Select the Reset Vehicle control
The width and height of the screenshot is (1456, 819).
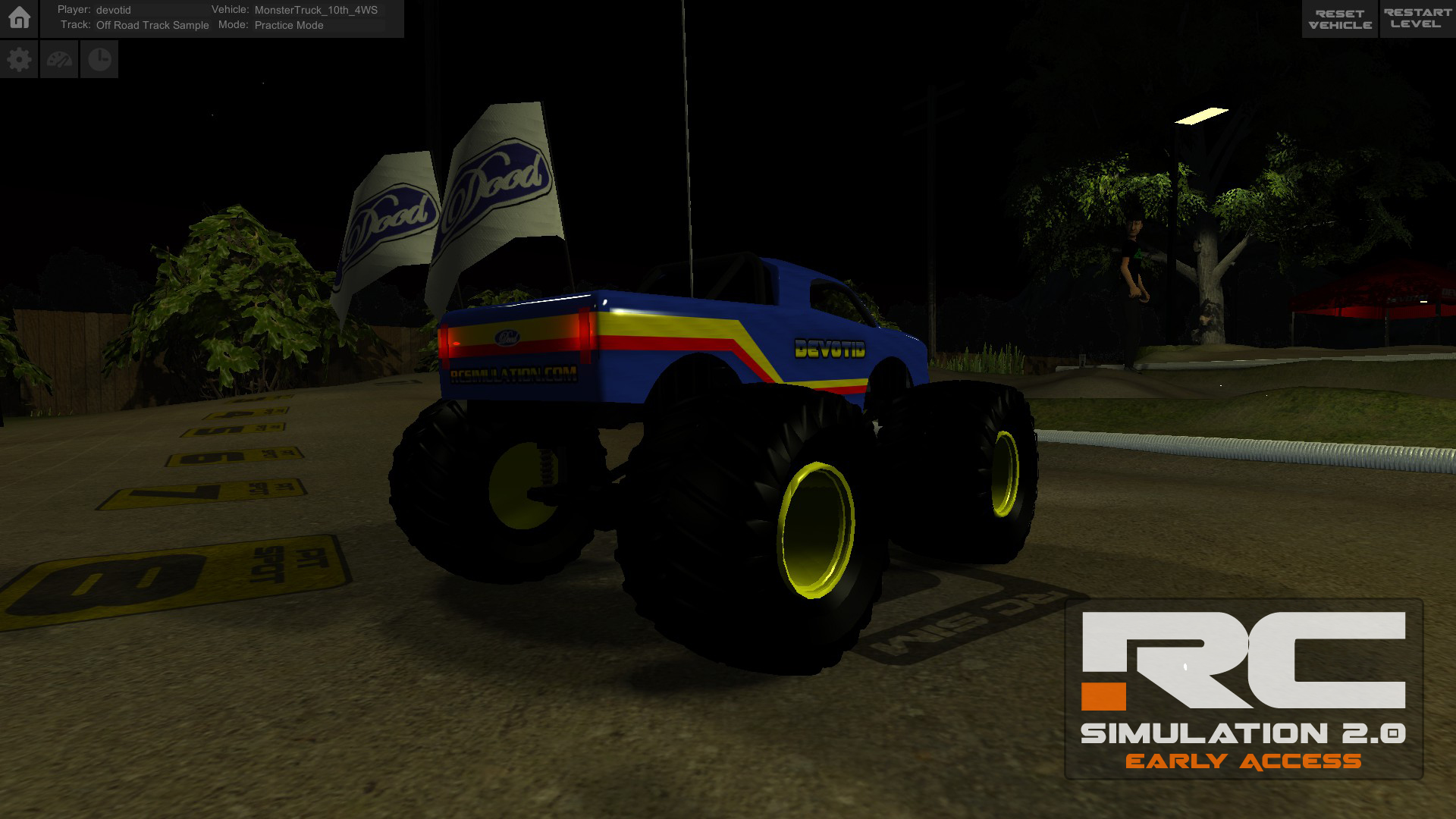[x=1339, y=18]
